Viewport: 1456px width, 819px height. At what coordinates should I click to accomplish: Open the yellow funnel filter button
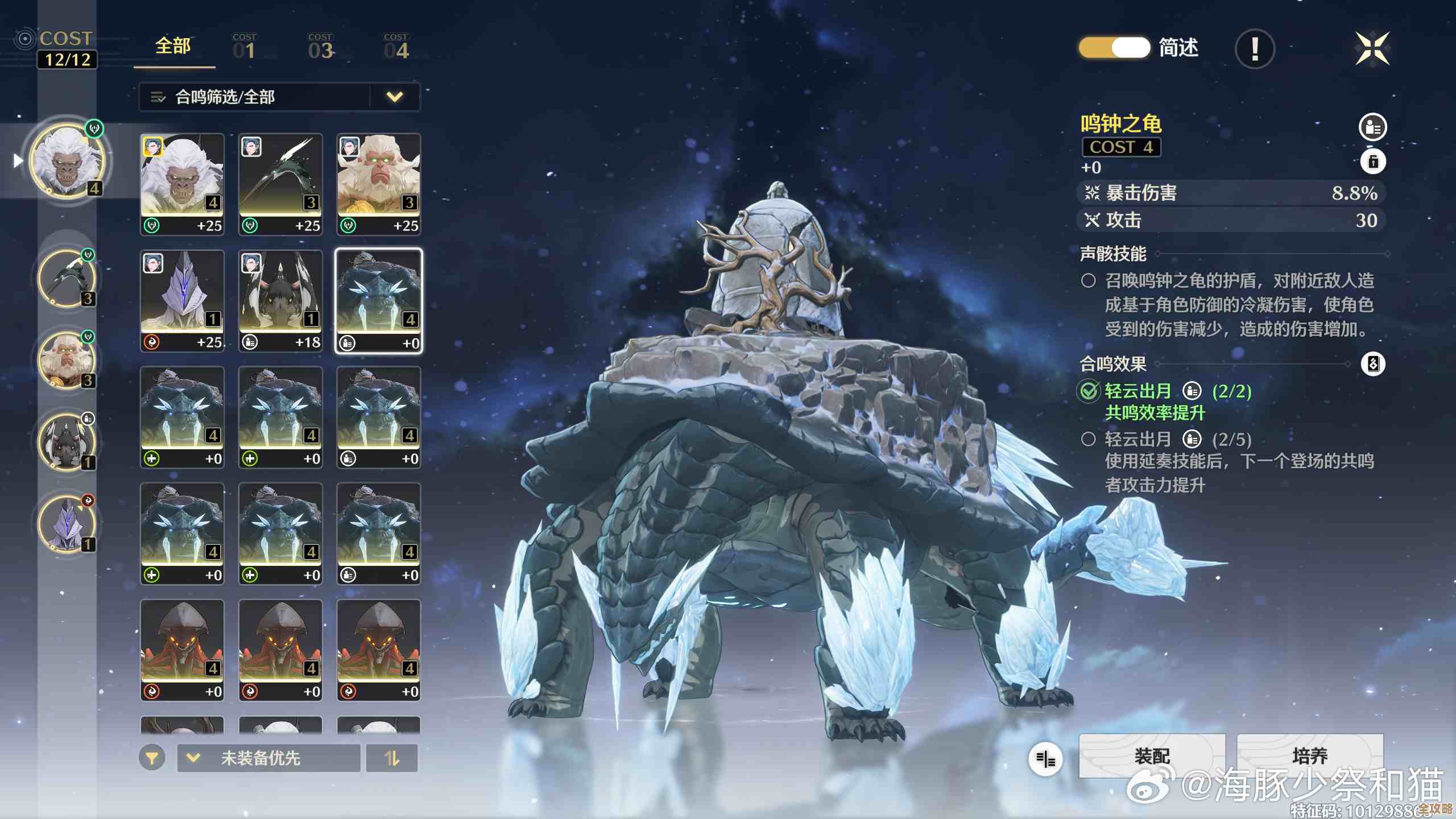(152, 758)
